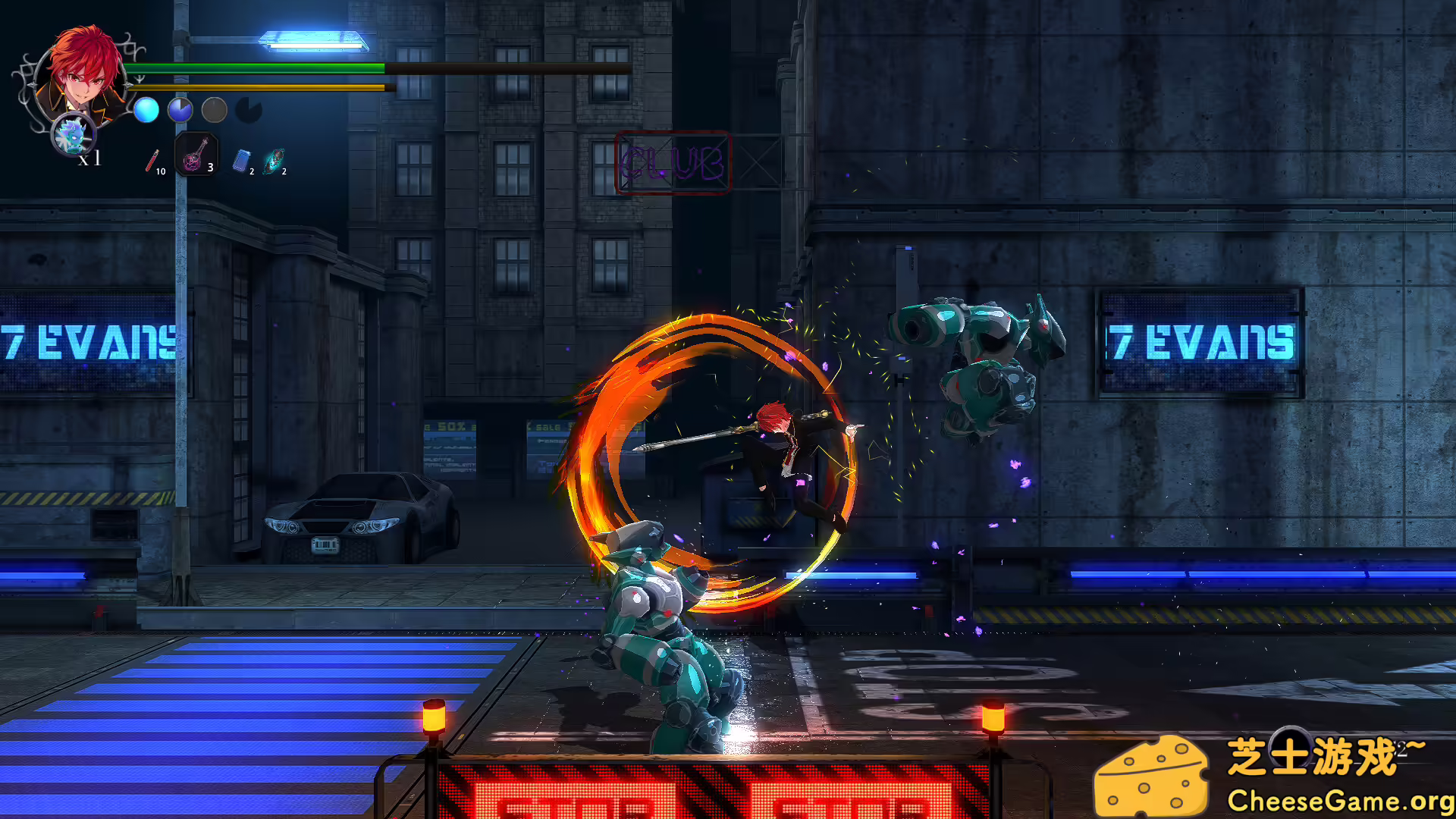Activate the fully charged blue skill orb

click(x=147, y=110)
